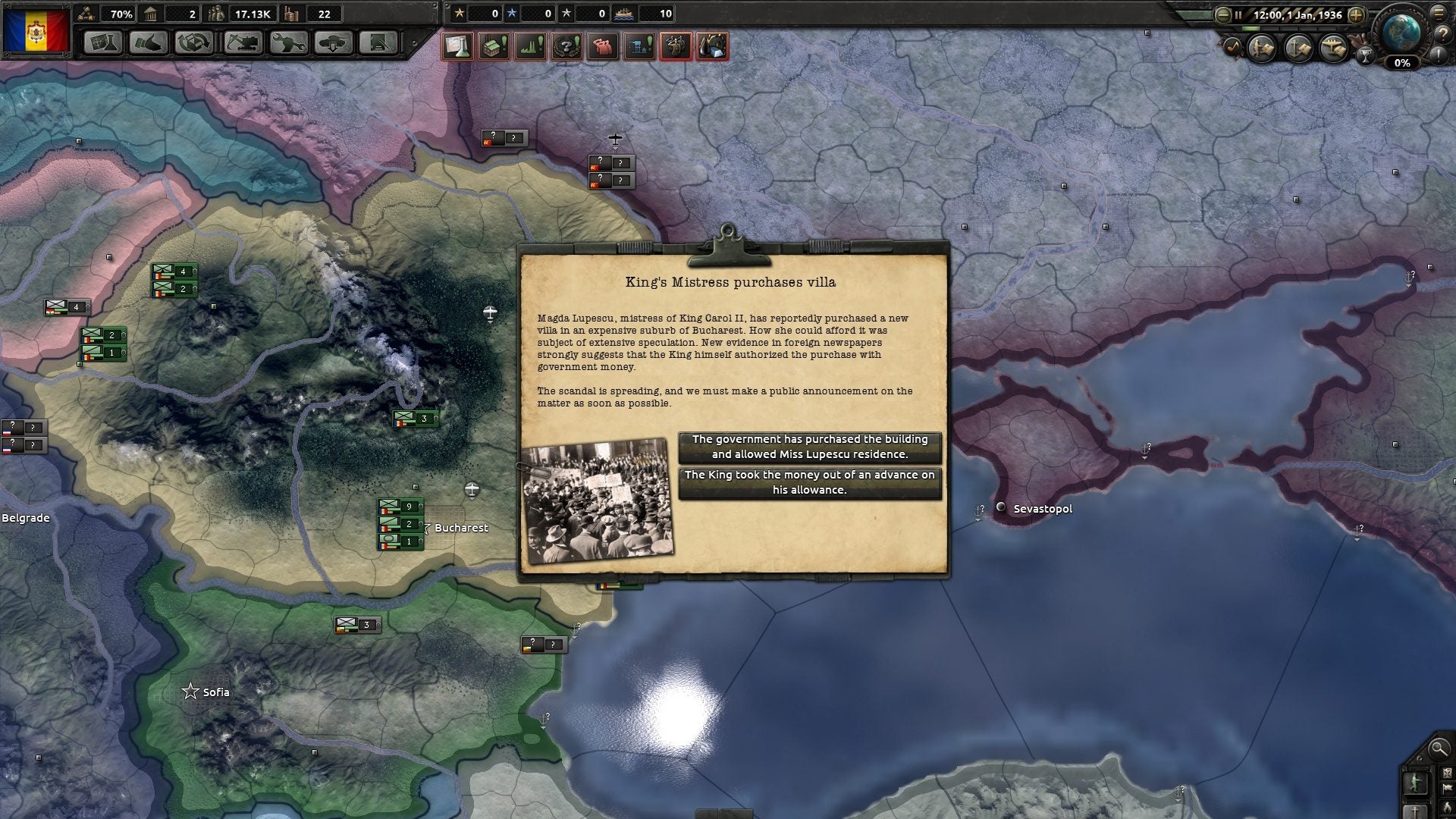
Task: Open the globe world tension view
Action: (x=1401, y=32)
